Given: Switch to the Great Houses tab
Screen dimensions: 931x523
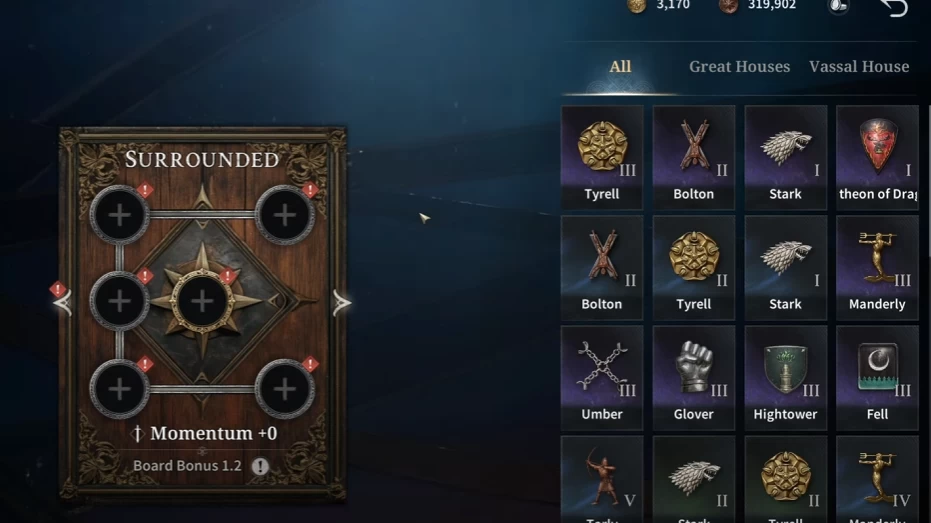Looking at the screenshot, I should click(739, 67).
